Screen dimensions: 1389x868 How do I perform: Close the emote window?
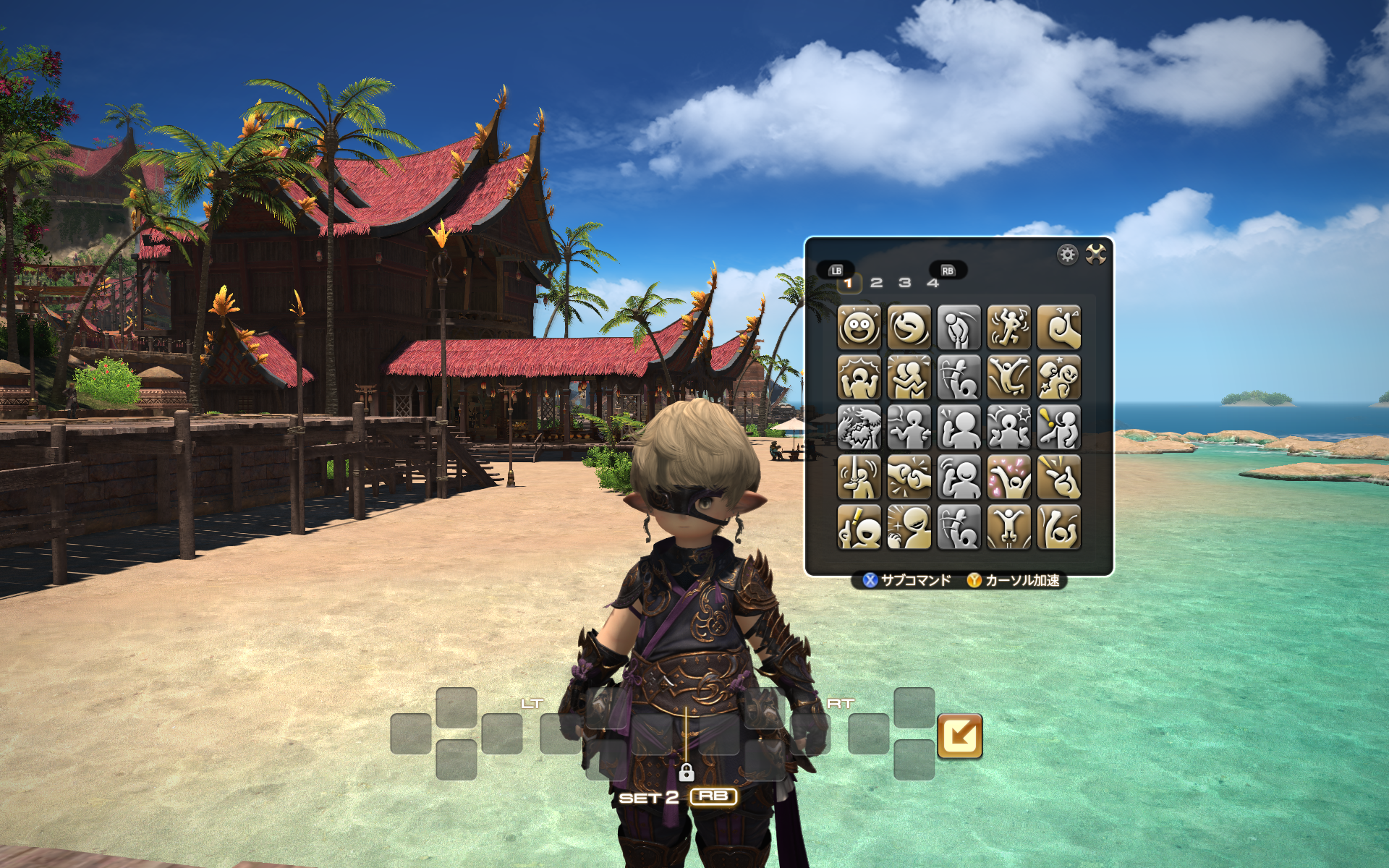[x=1095, y=254]
